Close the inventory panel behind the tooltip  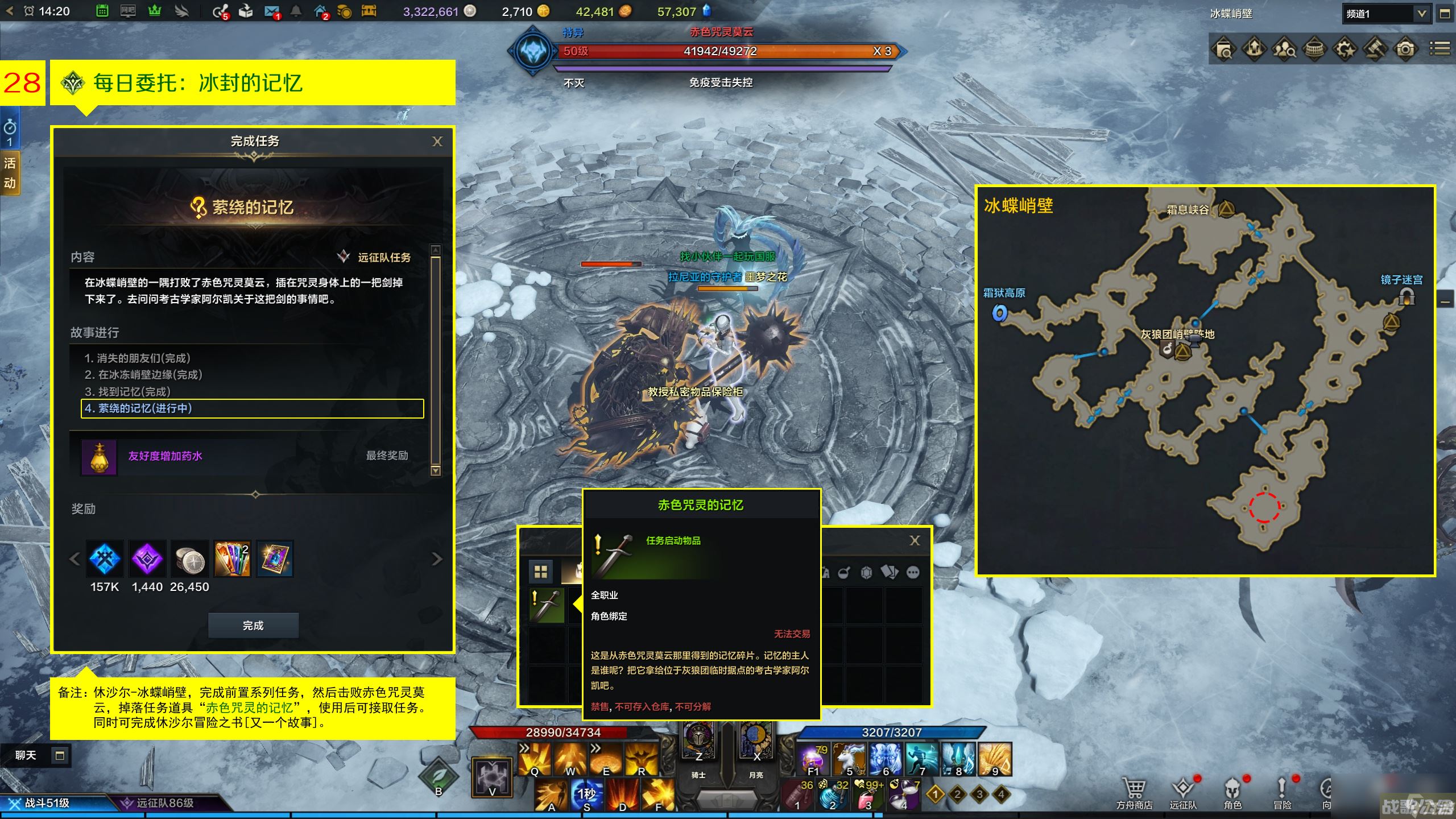click(915, 541)
